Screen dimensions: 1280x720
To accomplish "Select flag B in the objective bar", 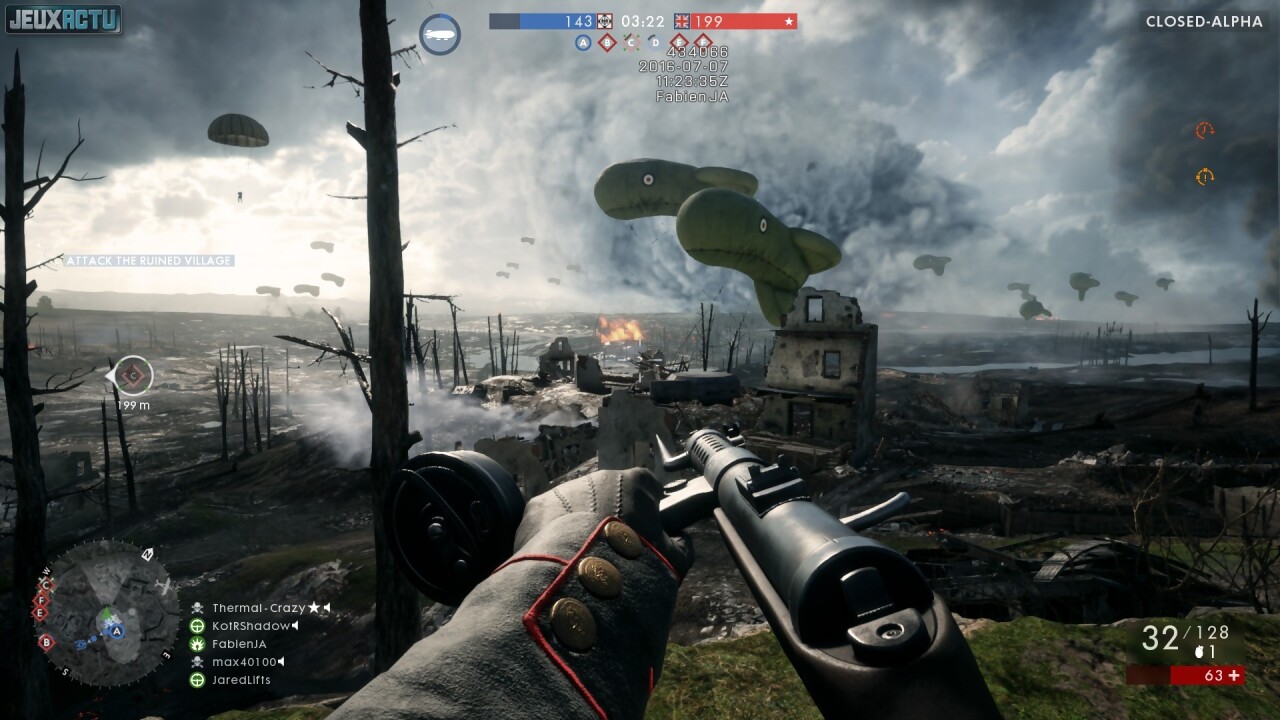I will pyautogui.click(x=607, y=42).
